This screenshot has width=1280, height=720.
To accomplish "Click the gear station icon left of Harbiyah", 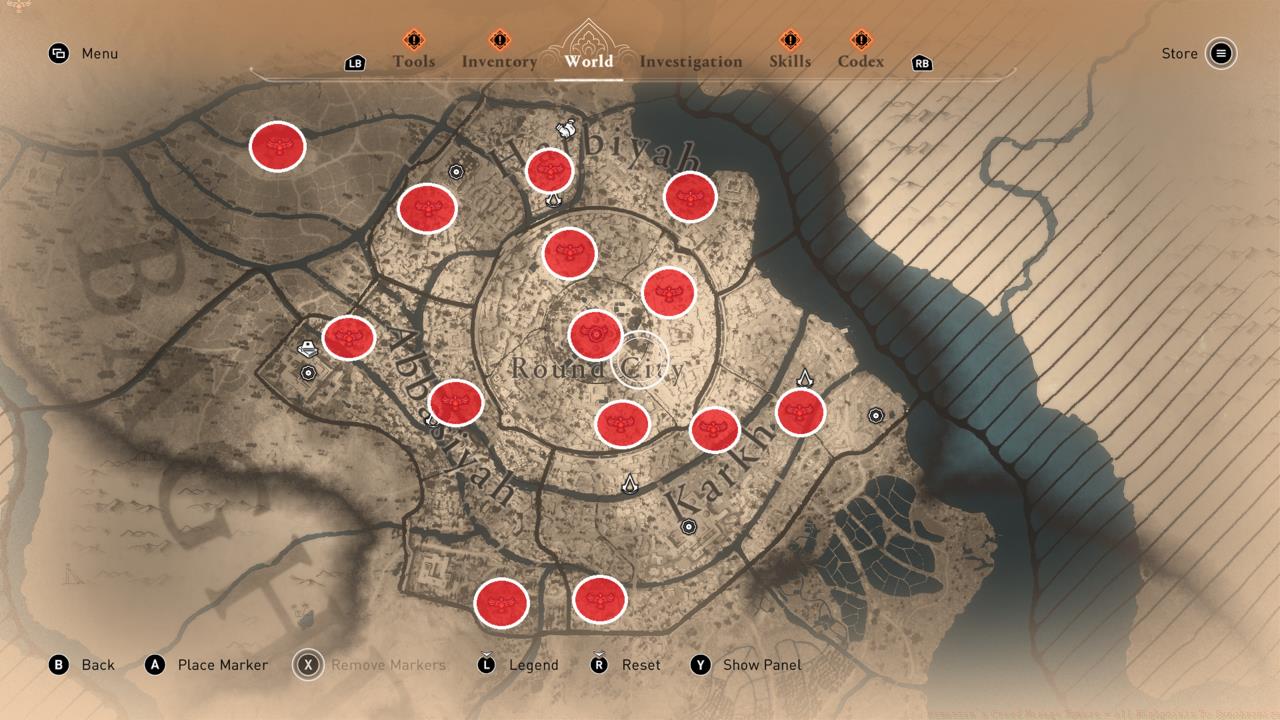I will point(458,172).
